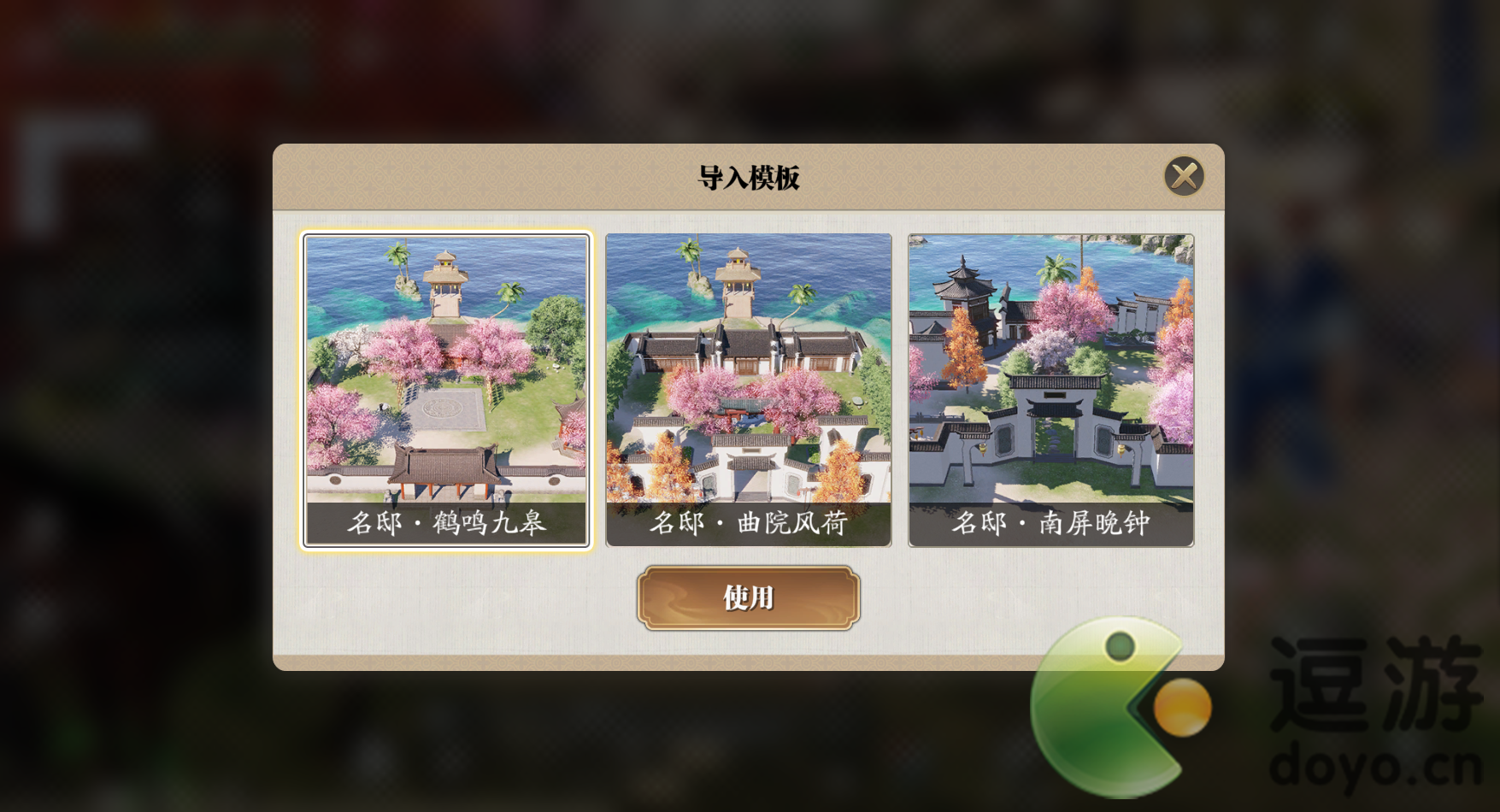Click the white archway in the third template
The image size is (1500, 812).
tap(1056, 419)
